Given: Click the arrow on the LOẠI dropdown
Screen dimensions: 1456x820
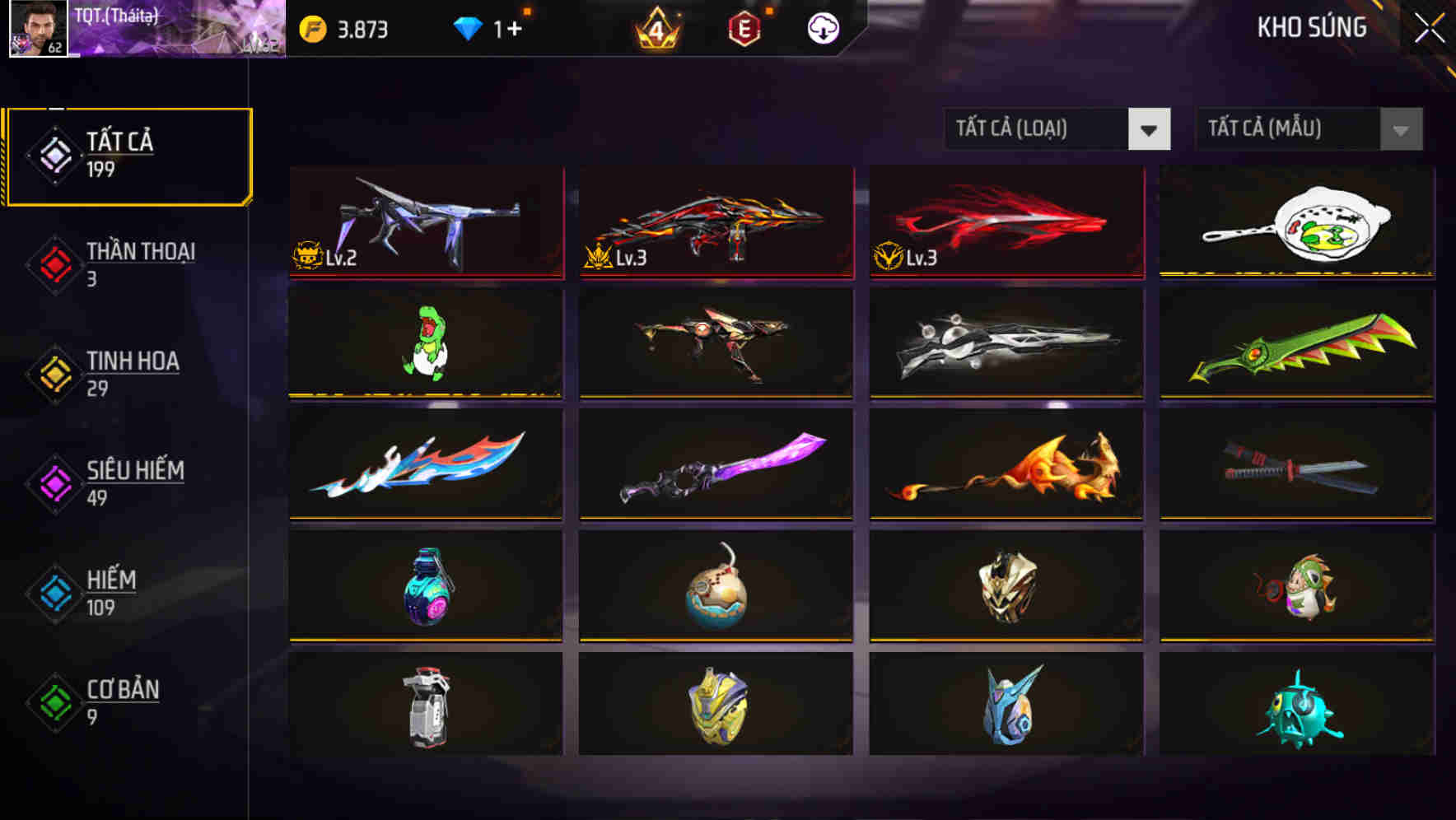Looking at the screenshot, I should 1150,129.
